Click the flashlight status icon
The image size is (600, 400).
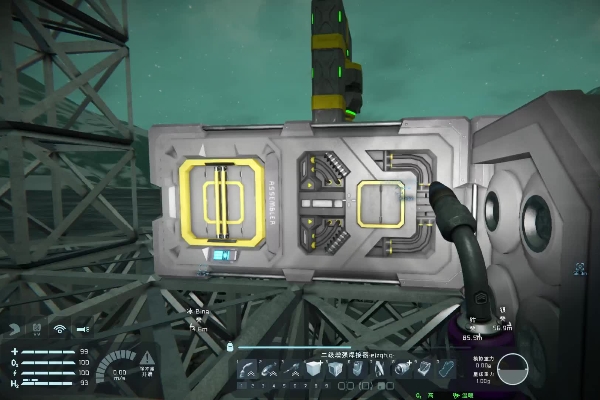82,328
